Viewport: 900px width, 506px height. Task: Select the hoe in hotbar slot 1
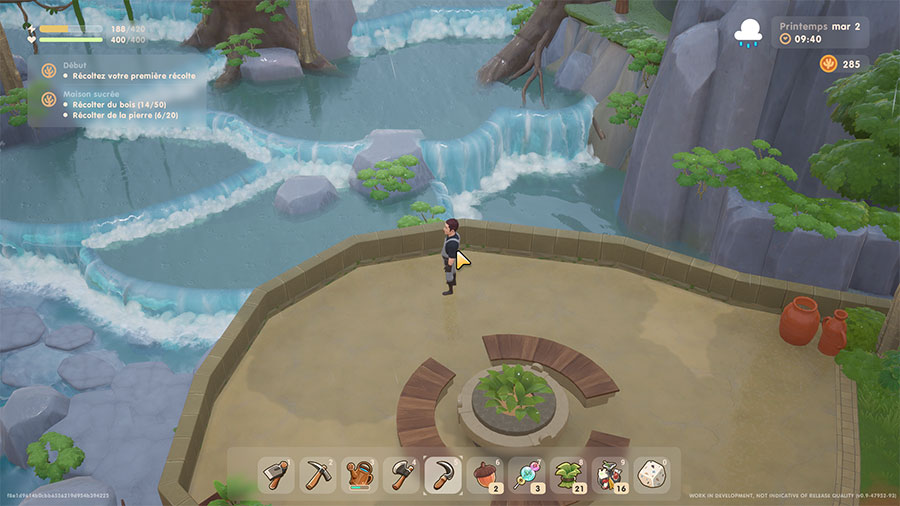pyautogui.click(x=276, y=474)
